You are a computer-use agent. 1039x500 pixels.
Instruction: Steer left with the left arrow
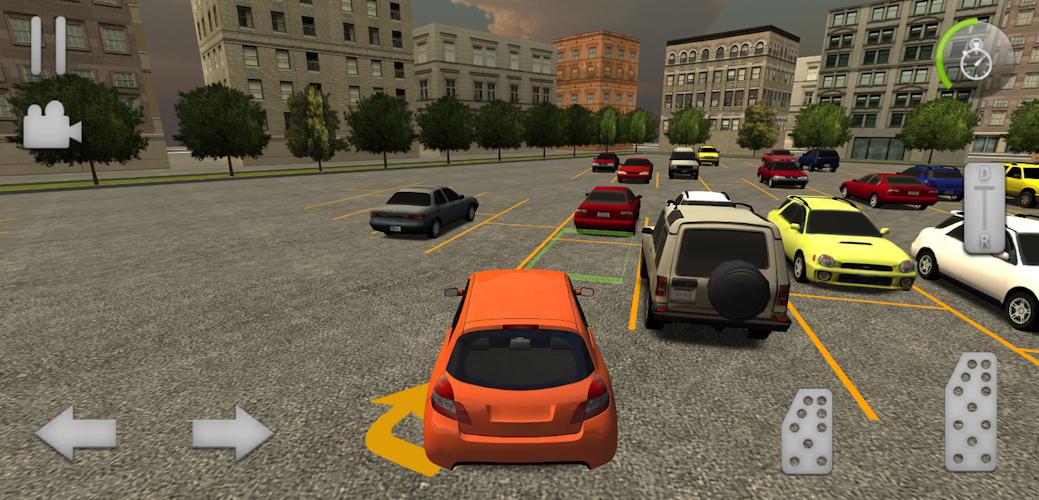tap(76, 433)
